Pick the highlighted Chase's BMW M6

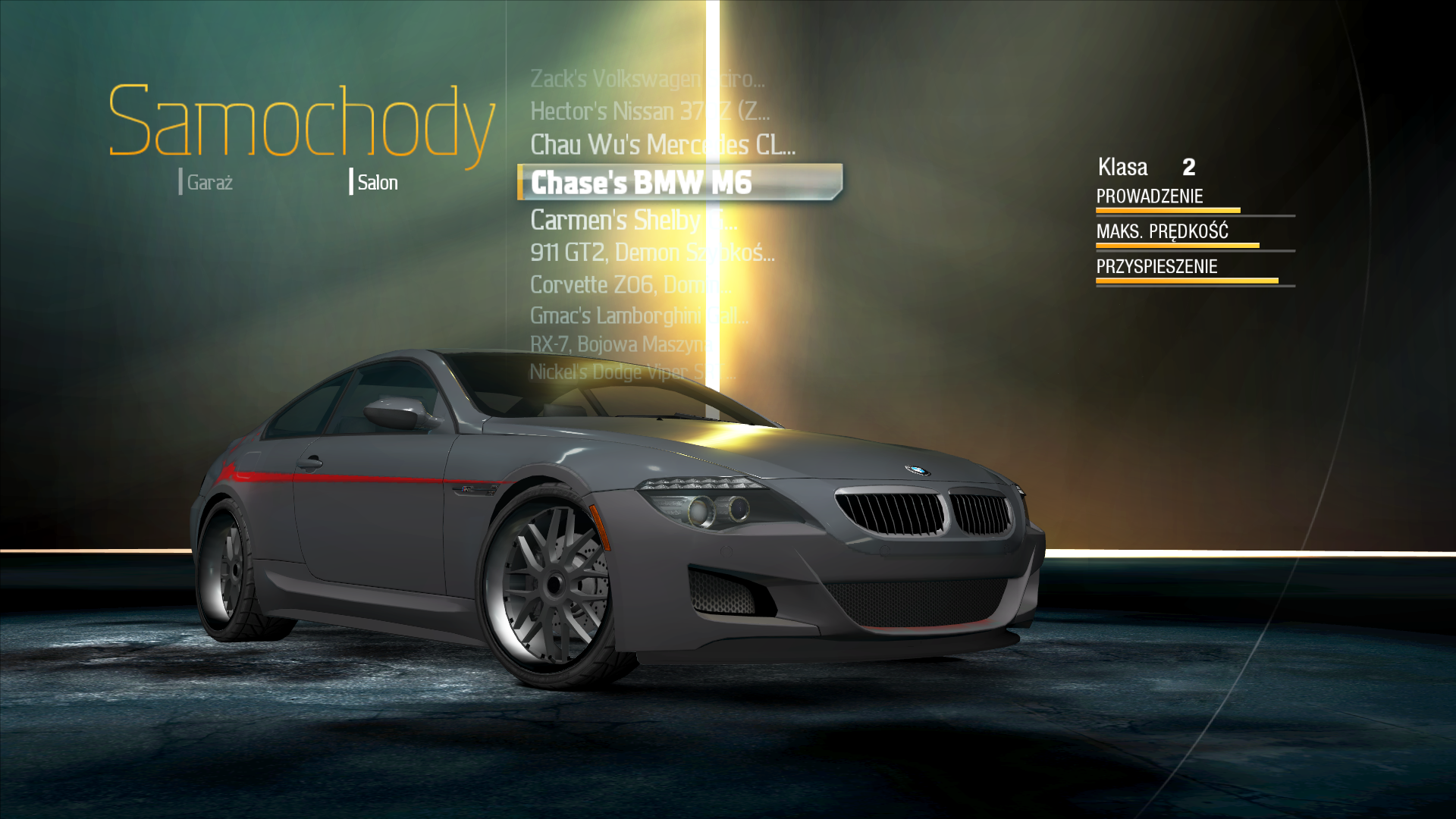click(679, 183)
